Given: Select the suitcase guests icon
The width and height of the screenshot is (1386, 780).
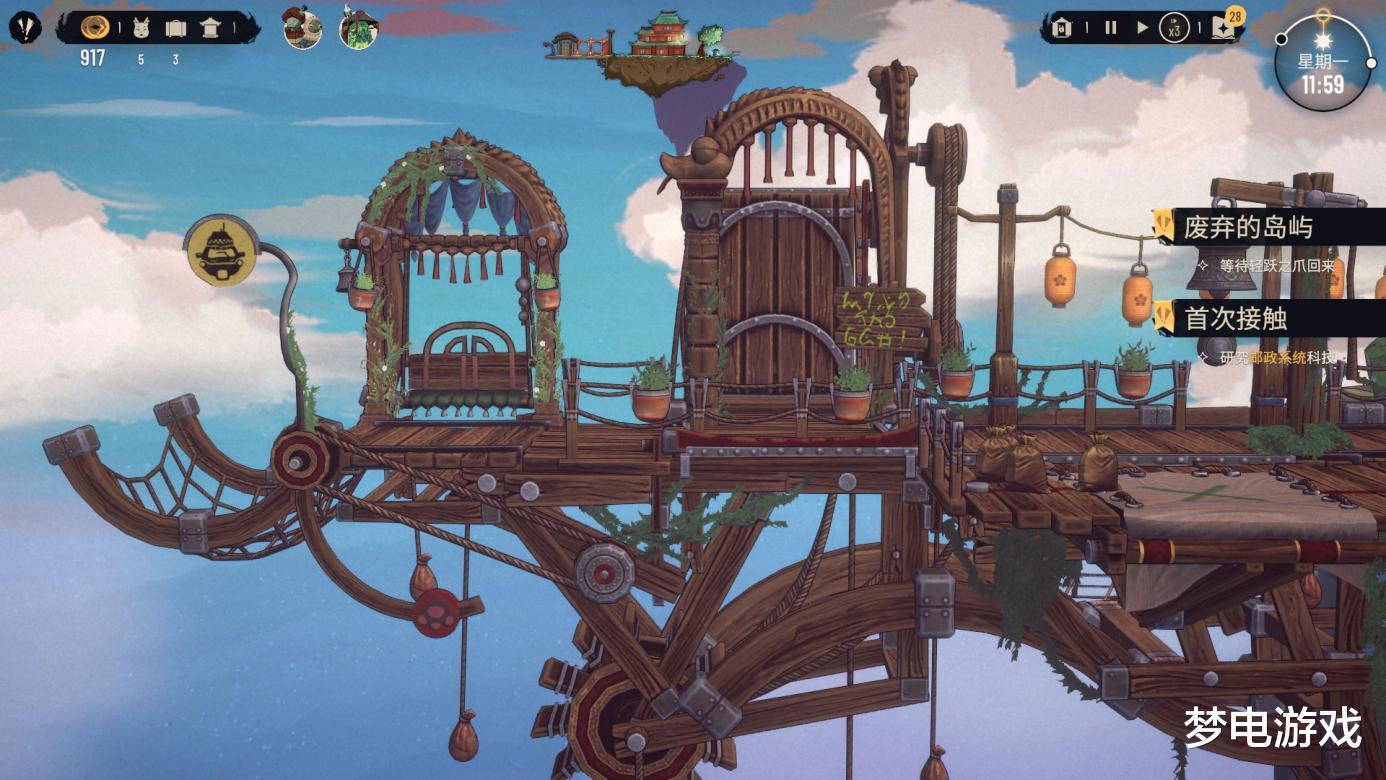Looking at the screenshot, I should (176, 28).
